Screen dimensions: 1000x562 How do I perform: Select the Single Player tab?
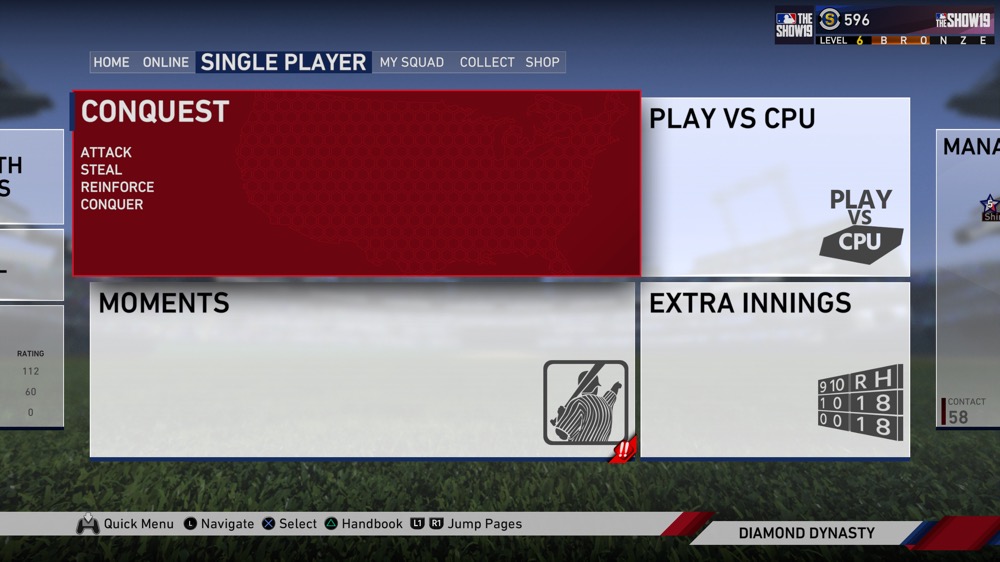click(x=283, y=62)
